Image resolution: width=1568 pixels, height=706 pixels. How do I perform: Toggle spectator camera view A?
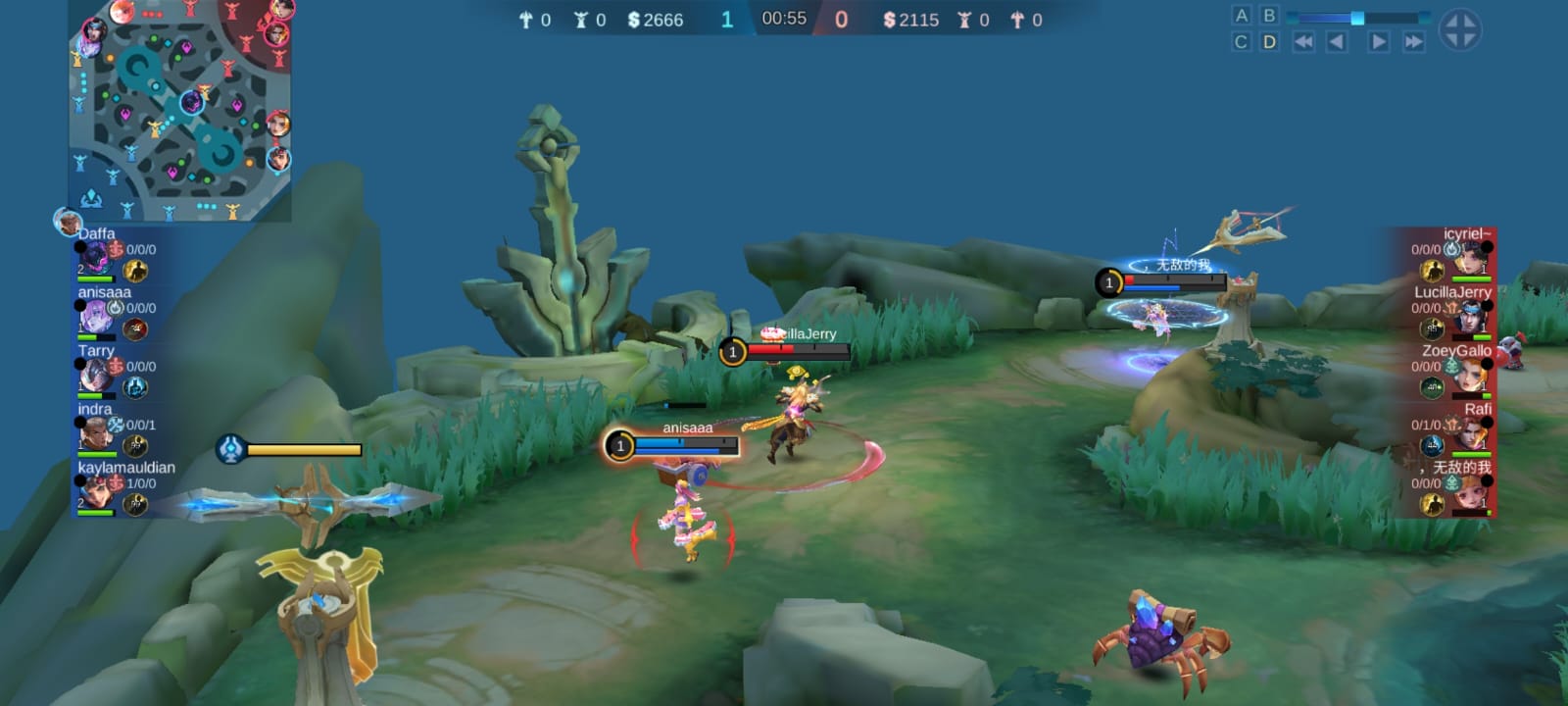click(1243, 13)
